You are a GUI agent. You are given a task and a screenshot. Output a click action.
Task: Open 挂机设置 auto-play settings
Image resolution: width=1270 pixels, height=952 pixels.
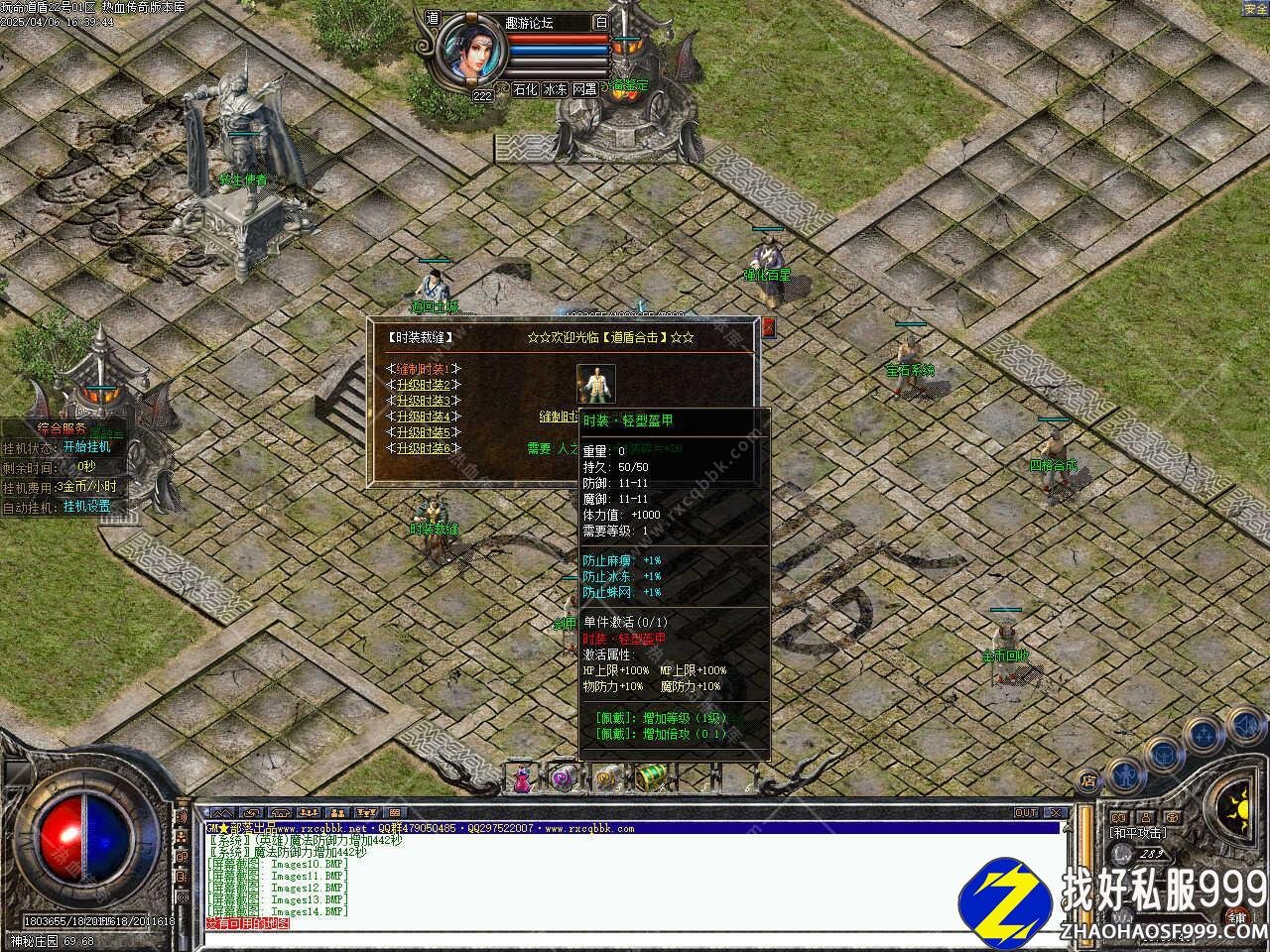point(87,506)
